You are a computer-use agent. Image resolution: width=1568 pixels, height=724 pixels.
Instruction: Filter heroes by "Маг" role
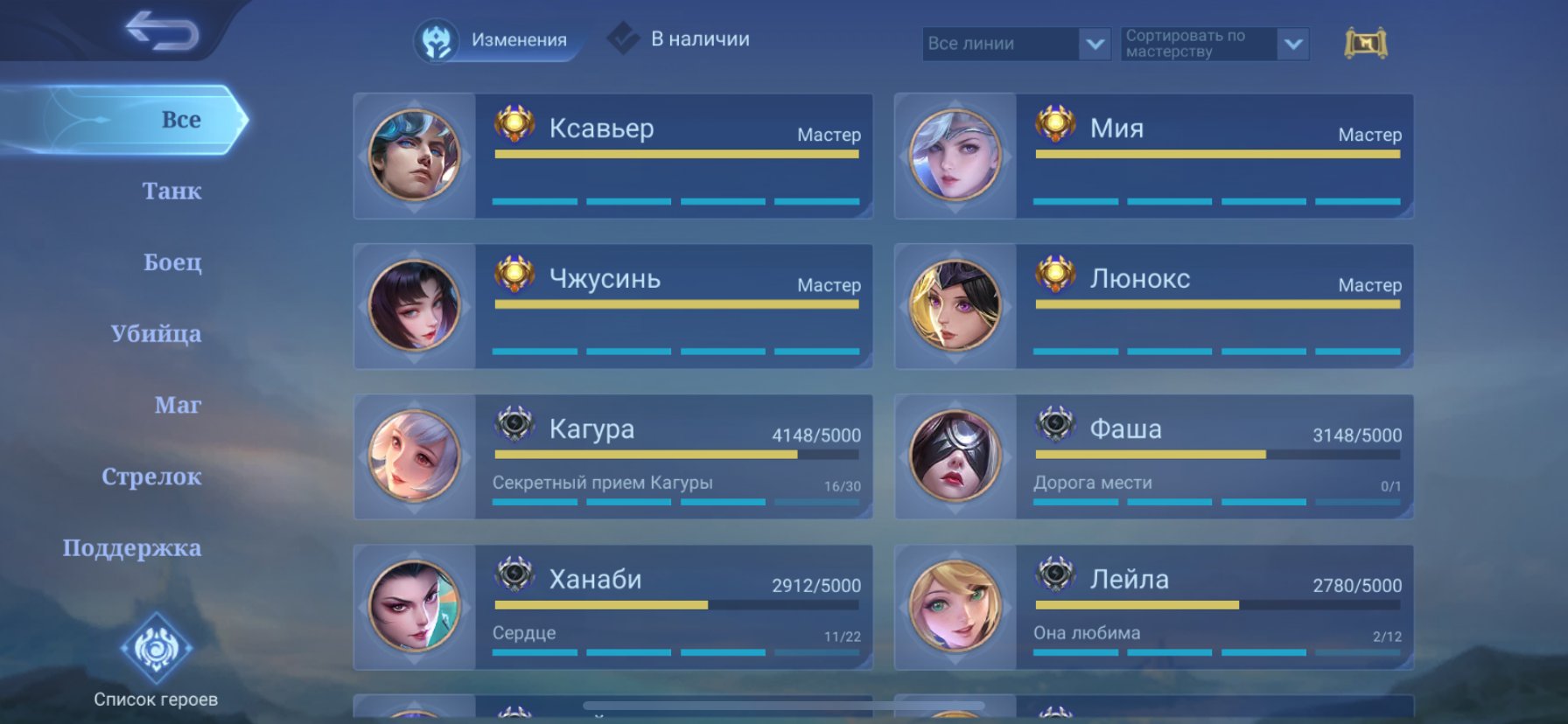[178, 405]
